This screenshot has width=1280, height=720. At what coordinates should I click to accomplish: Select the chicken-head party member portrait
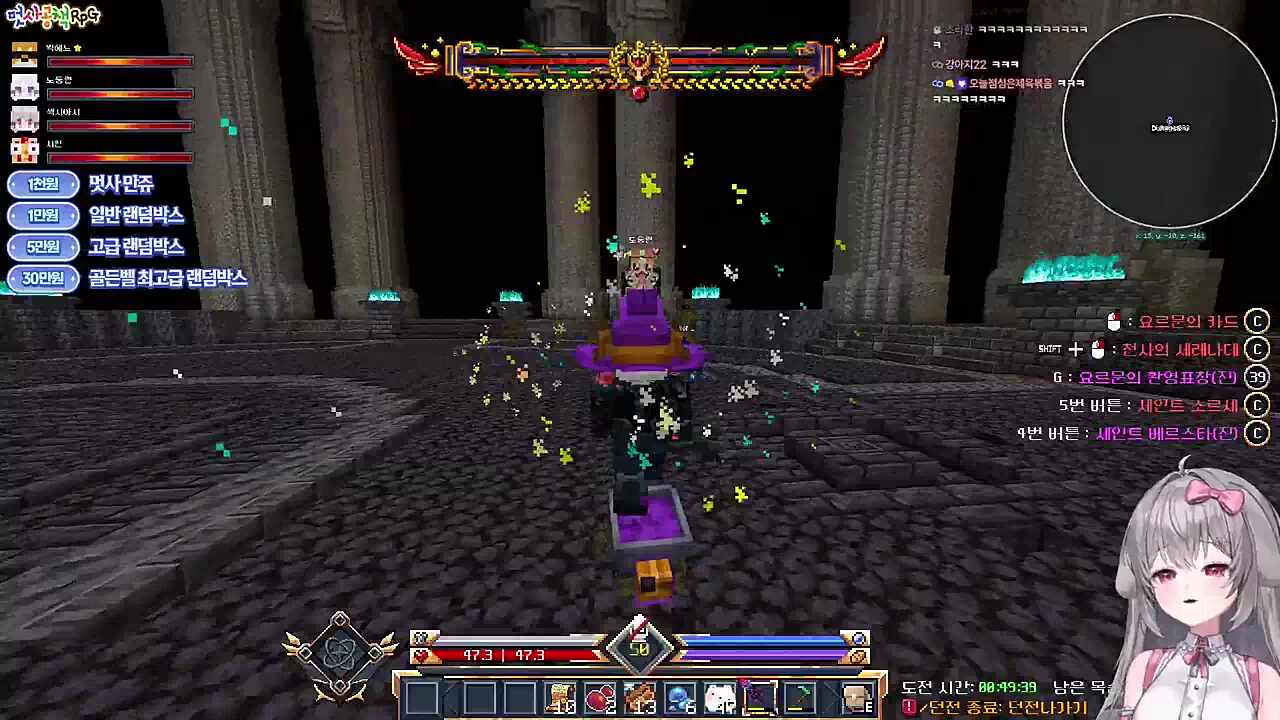[x=24, y=151]
